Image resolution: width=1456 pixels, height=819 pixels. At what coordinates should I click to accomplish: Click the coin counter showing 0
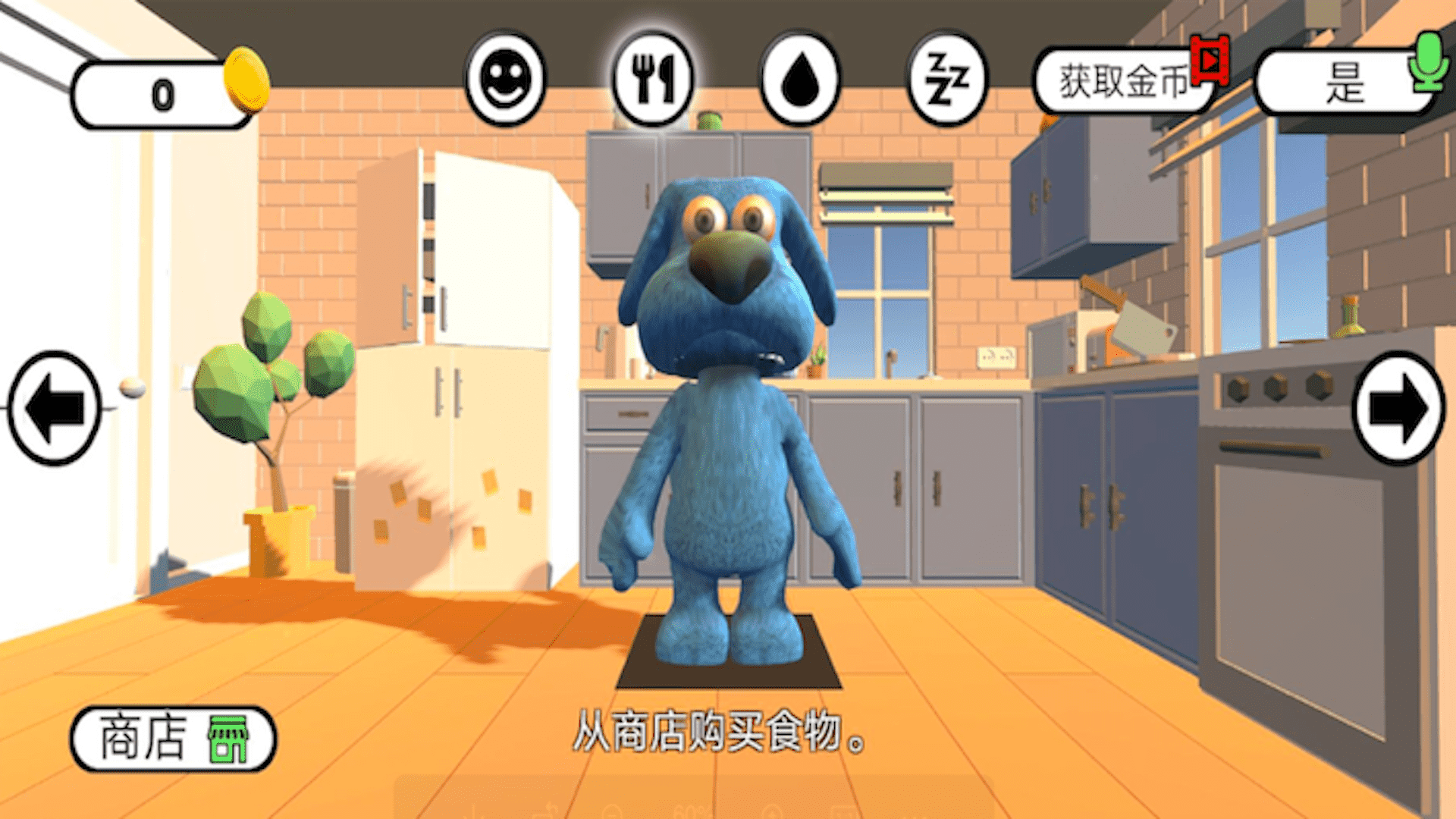[x=161, y=93]
